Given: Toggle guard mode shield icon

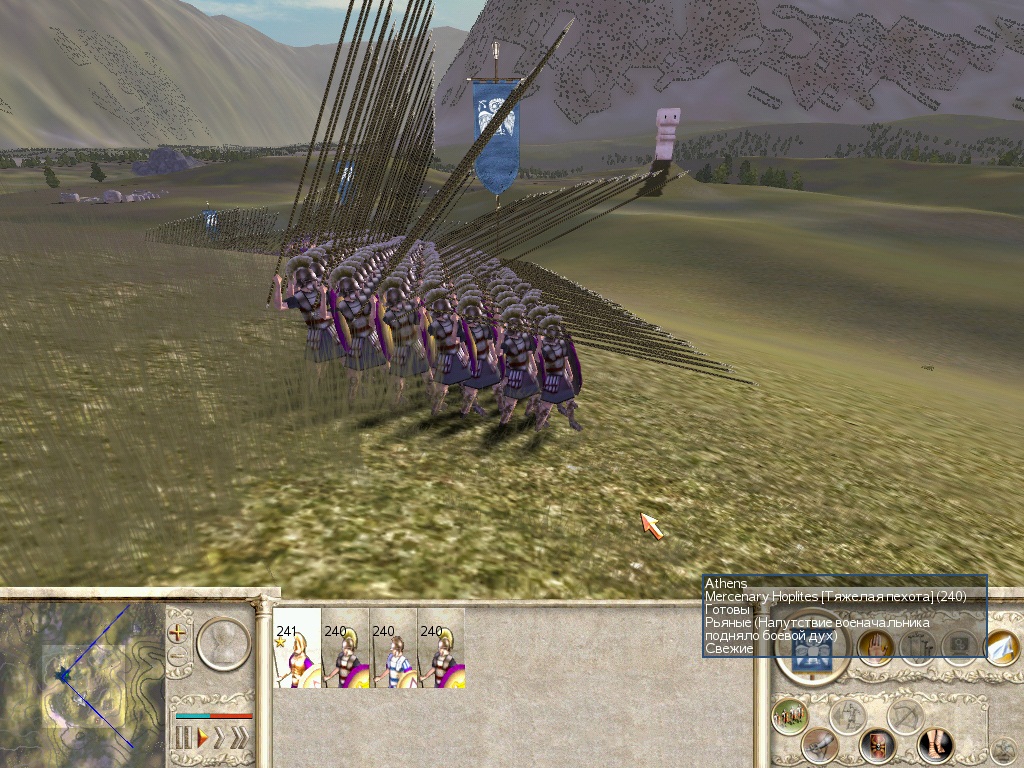Looking at the screenshot, I should pyautogui.click(x=879, y=745).
